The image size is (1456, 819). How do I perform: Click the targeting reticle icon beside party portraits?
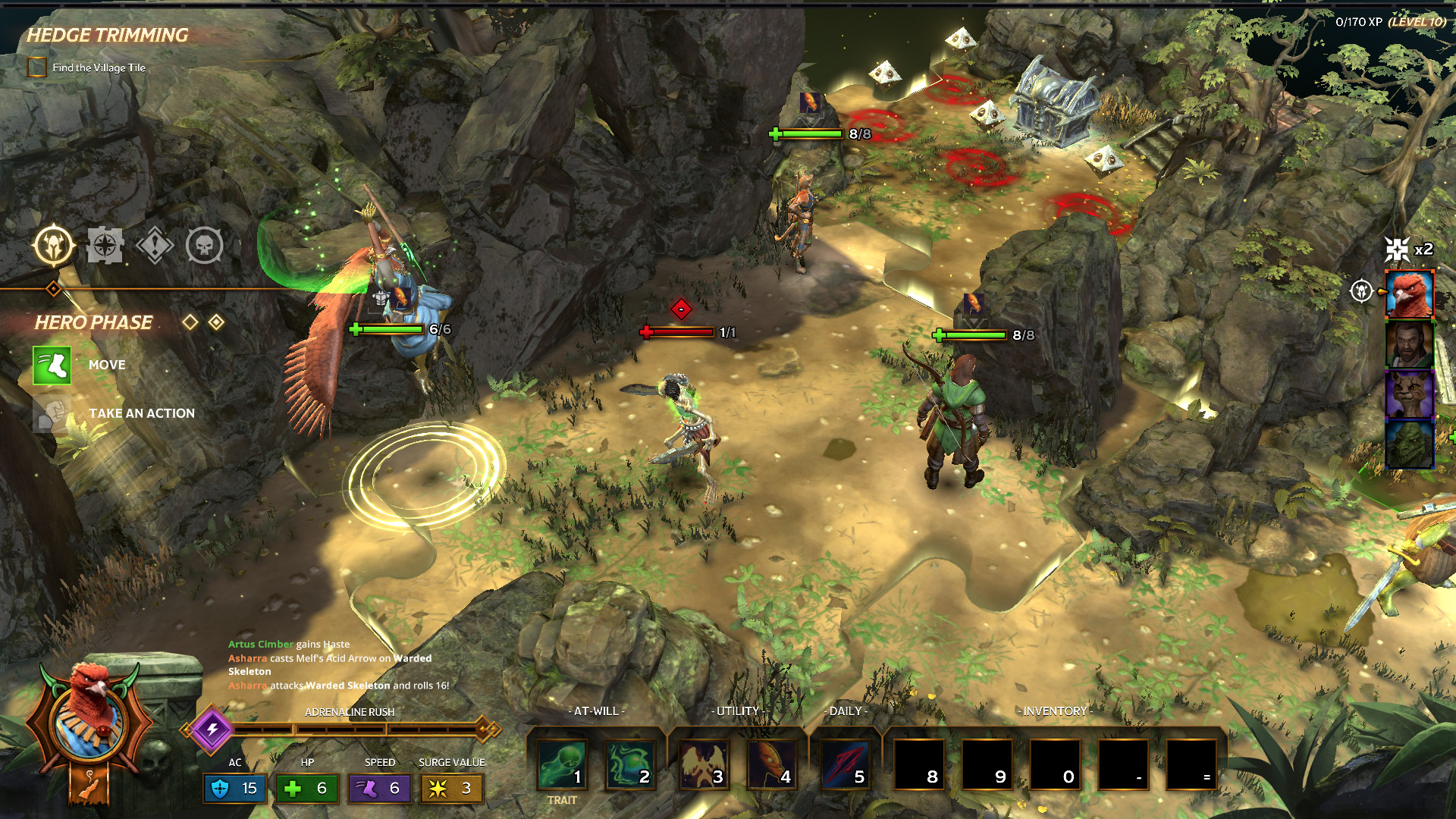coord(1361,290)
